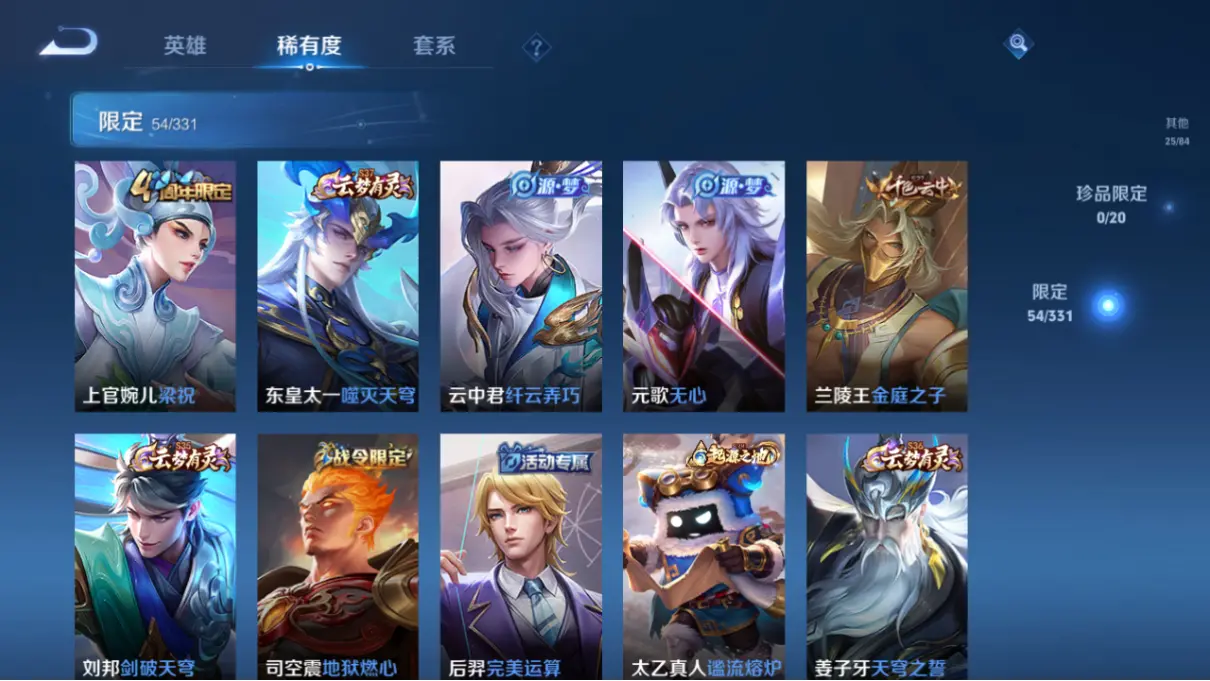Open the 司空震 地狱燃心 skin card
The width and height of the screenshot is (1210, 681).
pyautogui.click(x=338, y=556)
